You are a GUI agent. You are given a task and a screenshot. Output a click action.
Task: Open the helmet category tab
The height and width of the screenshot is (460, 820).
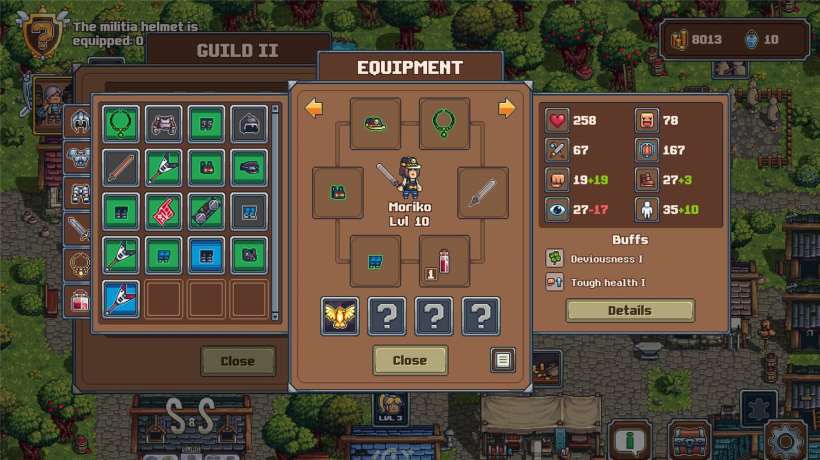(x=77, y=121)
